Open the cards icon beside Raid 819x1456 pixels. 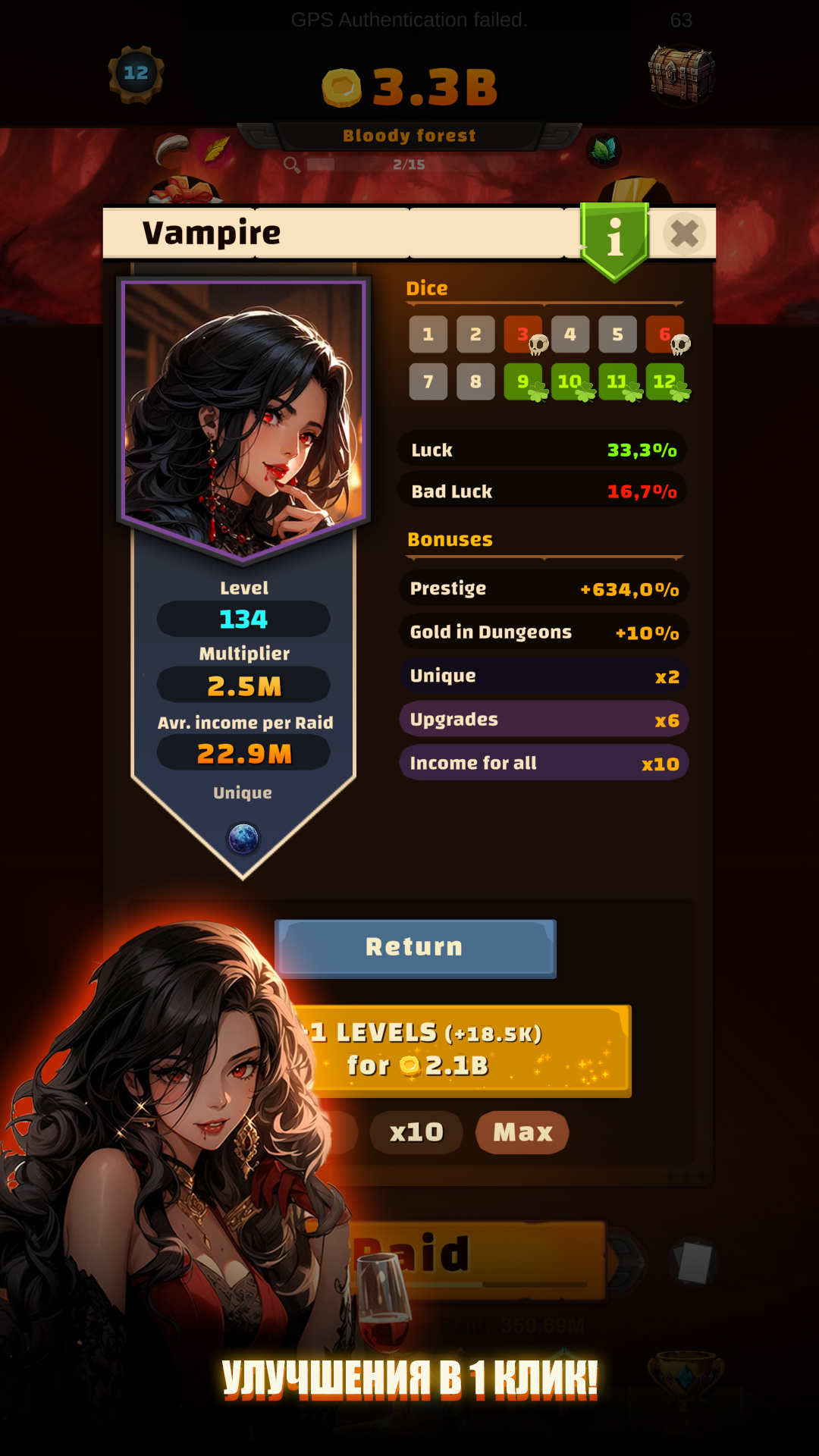pos(694,1261)
